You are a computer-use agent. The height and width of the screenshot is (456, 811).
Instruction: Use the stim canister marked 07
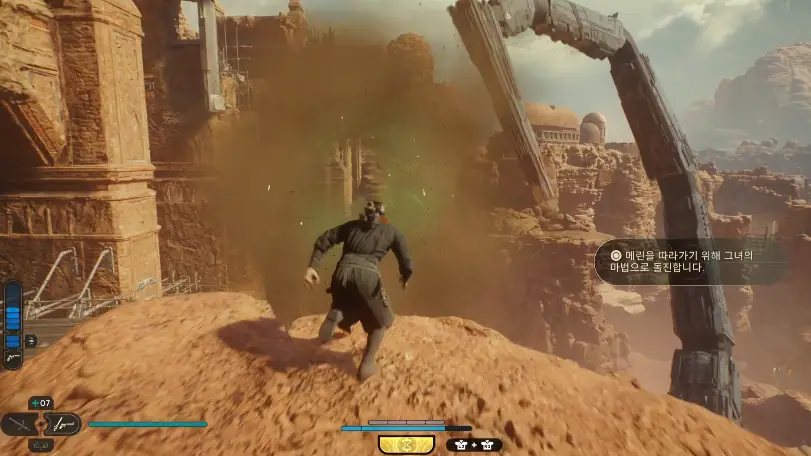(x=41, y=403)
